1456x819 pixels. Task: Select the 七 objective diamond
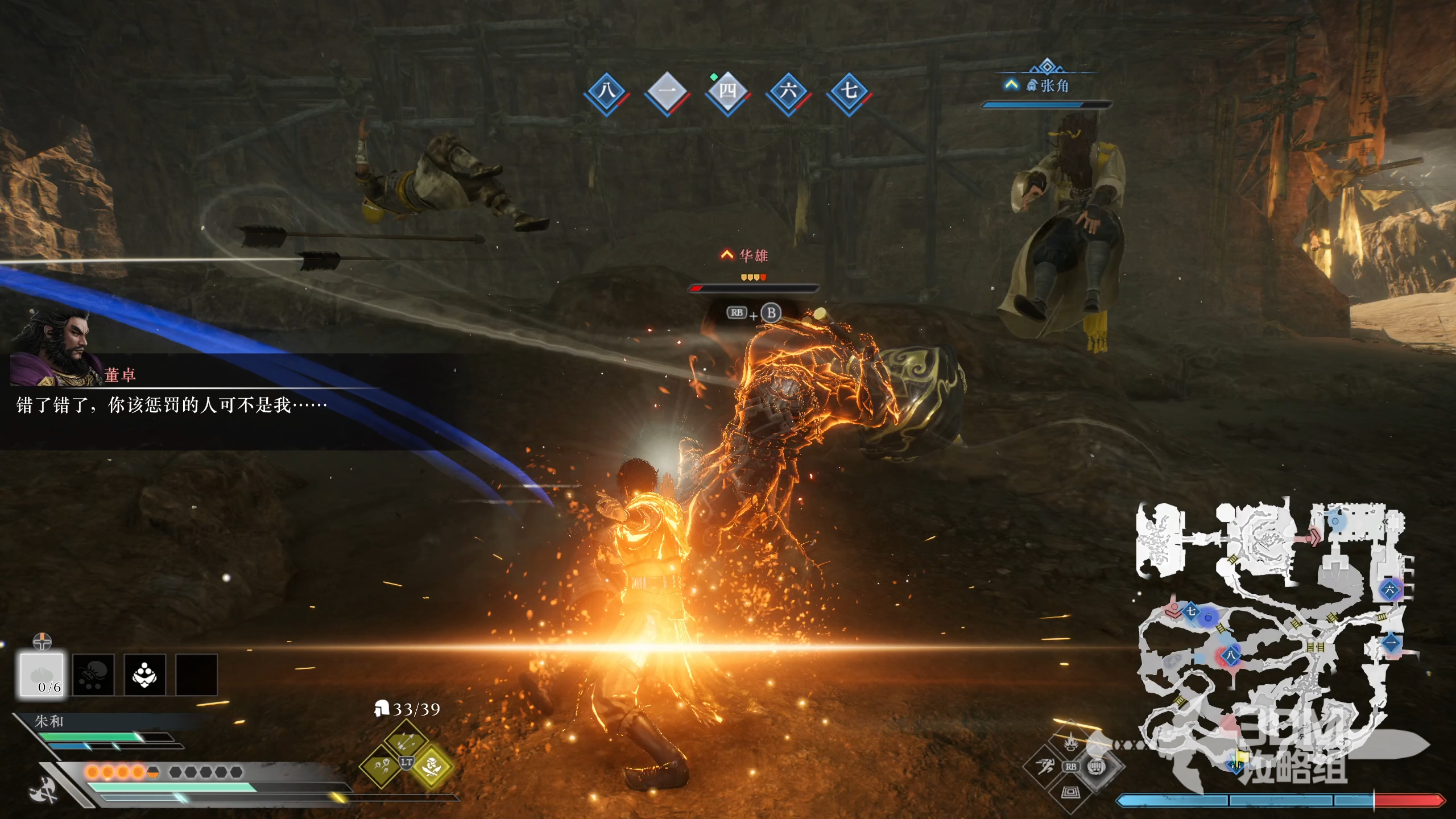coord(849,92)
